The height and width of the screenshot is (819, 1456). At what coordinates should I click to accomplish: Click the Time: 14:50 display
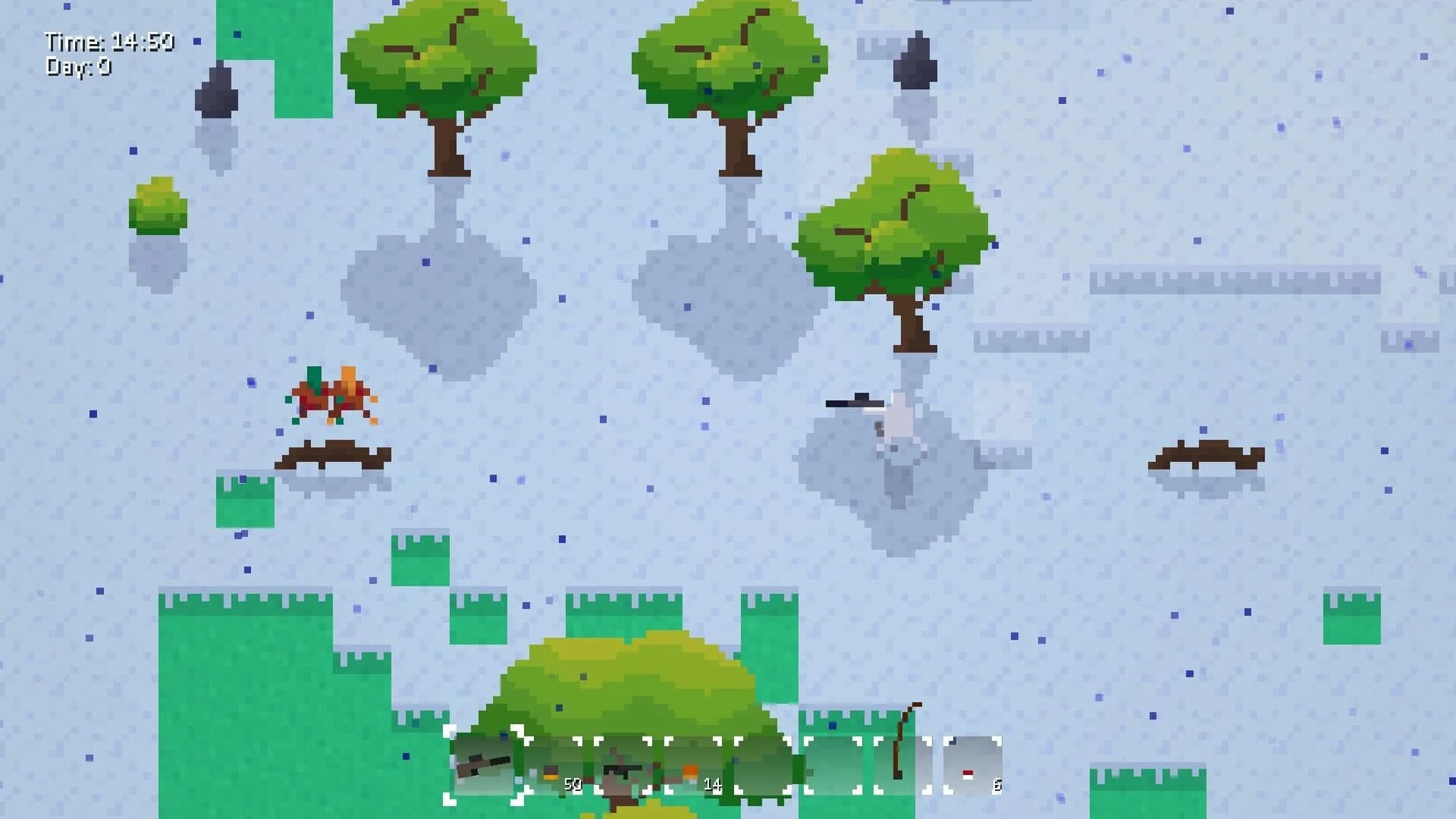[110, 42]
